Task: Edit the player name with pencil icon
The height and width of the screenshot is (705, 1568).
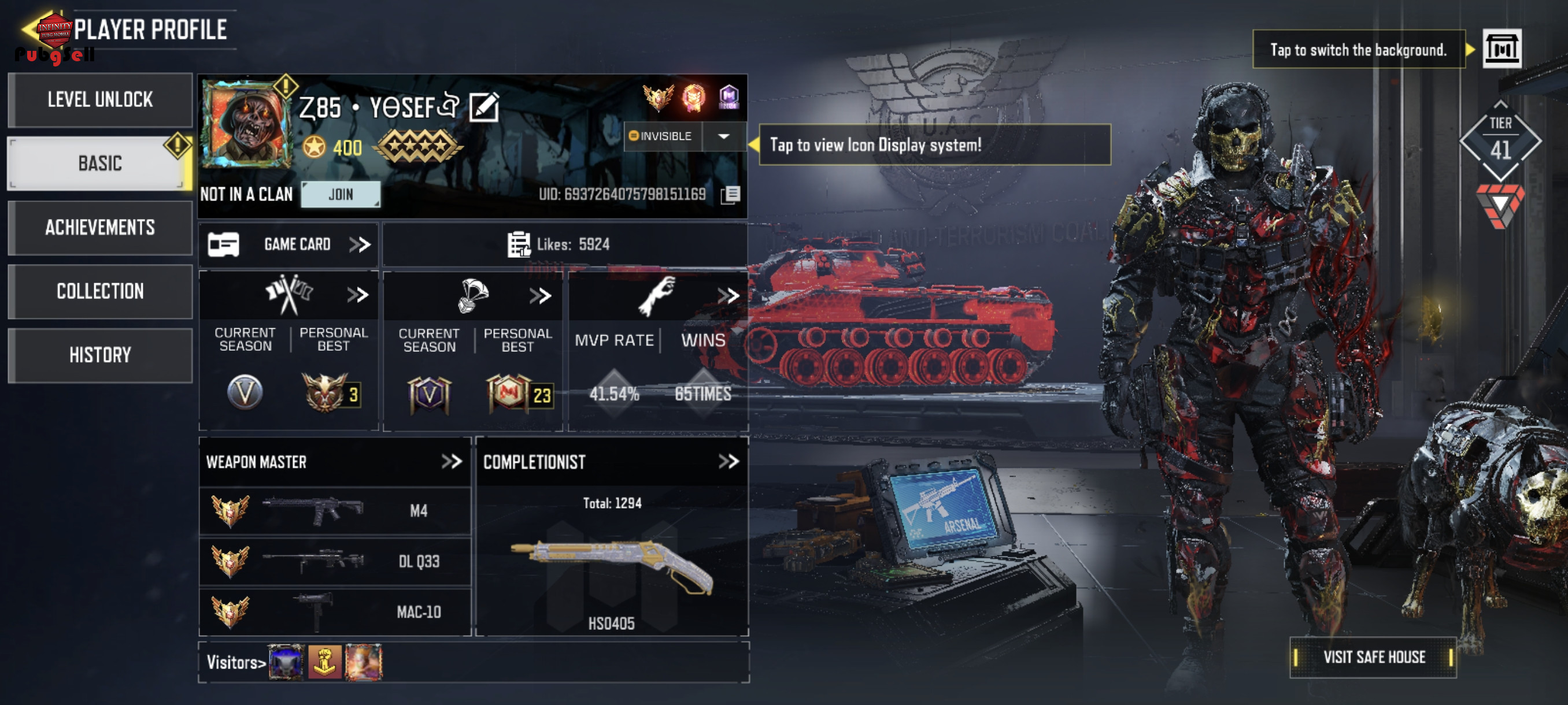Action: coord(484,107)
